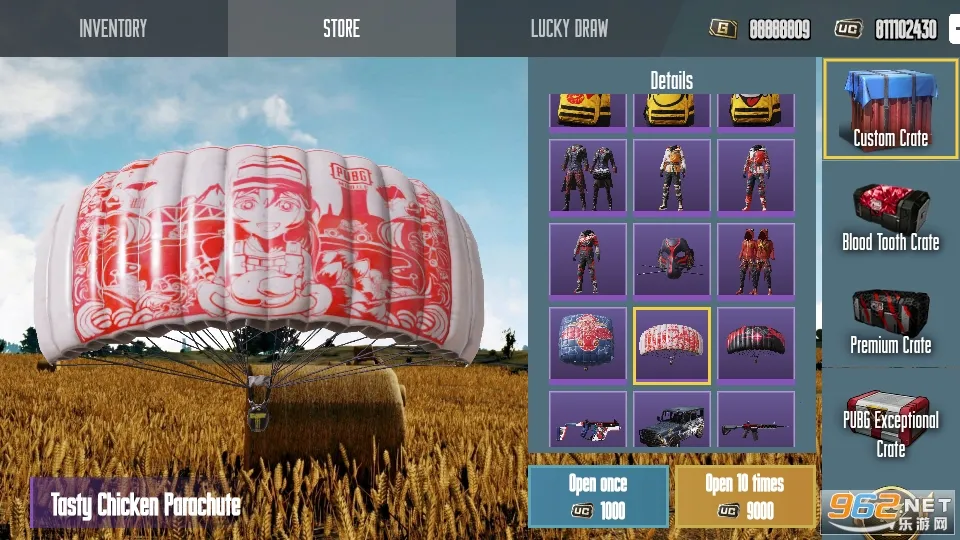Open the crate 10 times for 9000 UC
The height and width of the screenshot is (540, 960).
click(x=745, y=496)
